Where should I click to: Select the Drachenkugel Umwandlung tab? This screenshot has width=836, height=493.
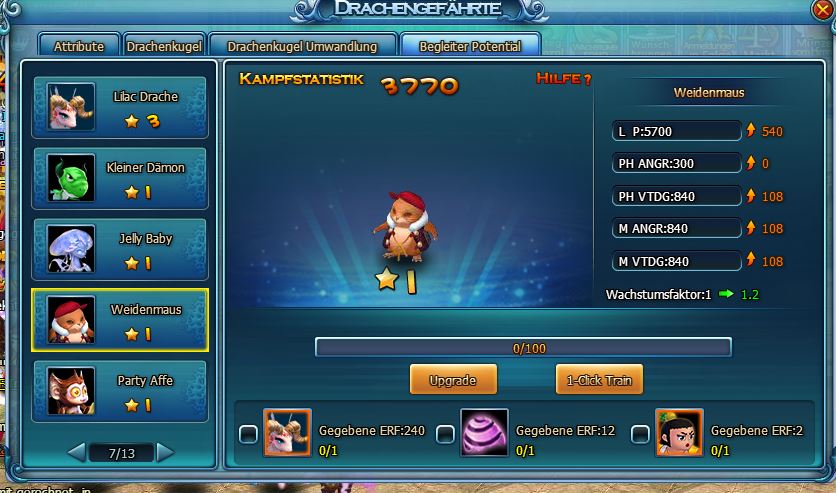click(x=302, y=46)
